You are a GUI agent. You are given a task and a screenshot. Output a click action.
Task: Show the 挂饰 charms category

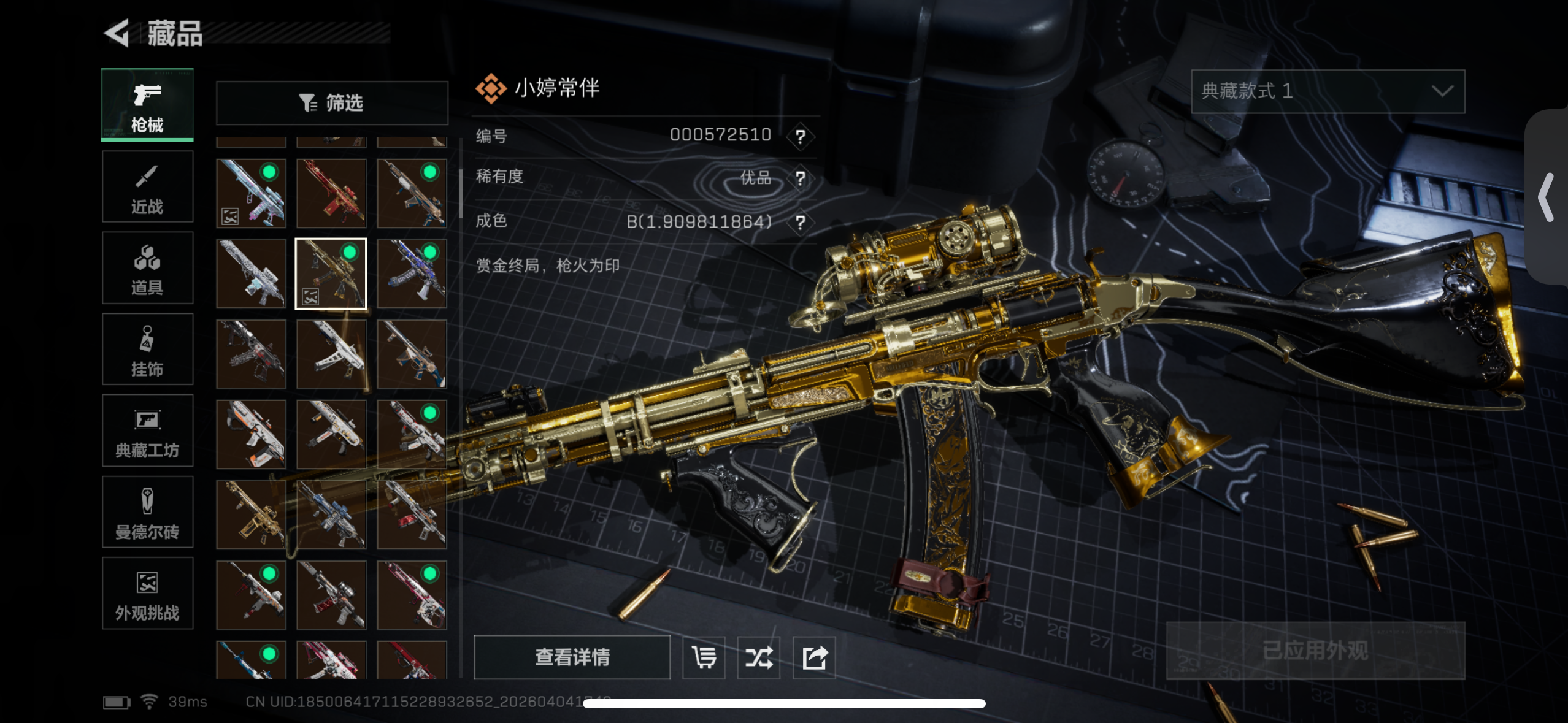pyautogui.click(x=147, y=350)
